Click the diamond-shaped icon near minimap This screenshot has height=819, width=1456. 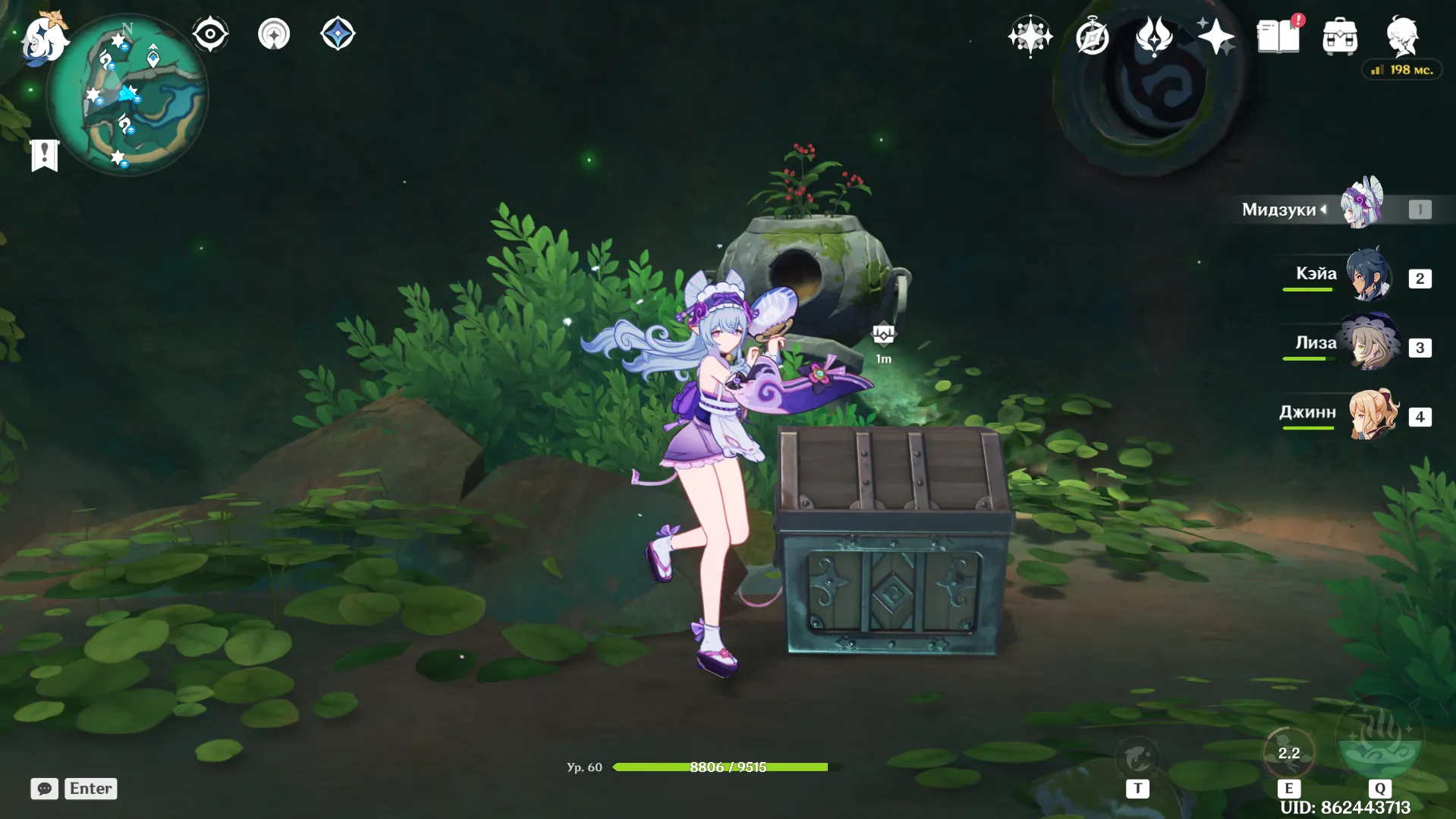pyautogui.click(x=338, y=34)
